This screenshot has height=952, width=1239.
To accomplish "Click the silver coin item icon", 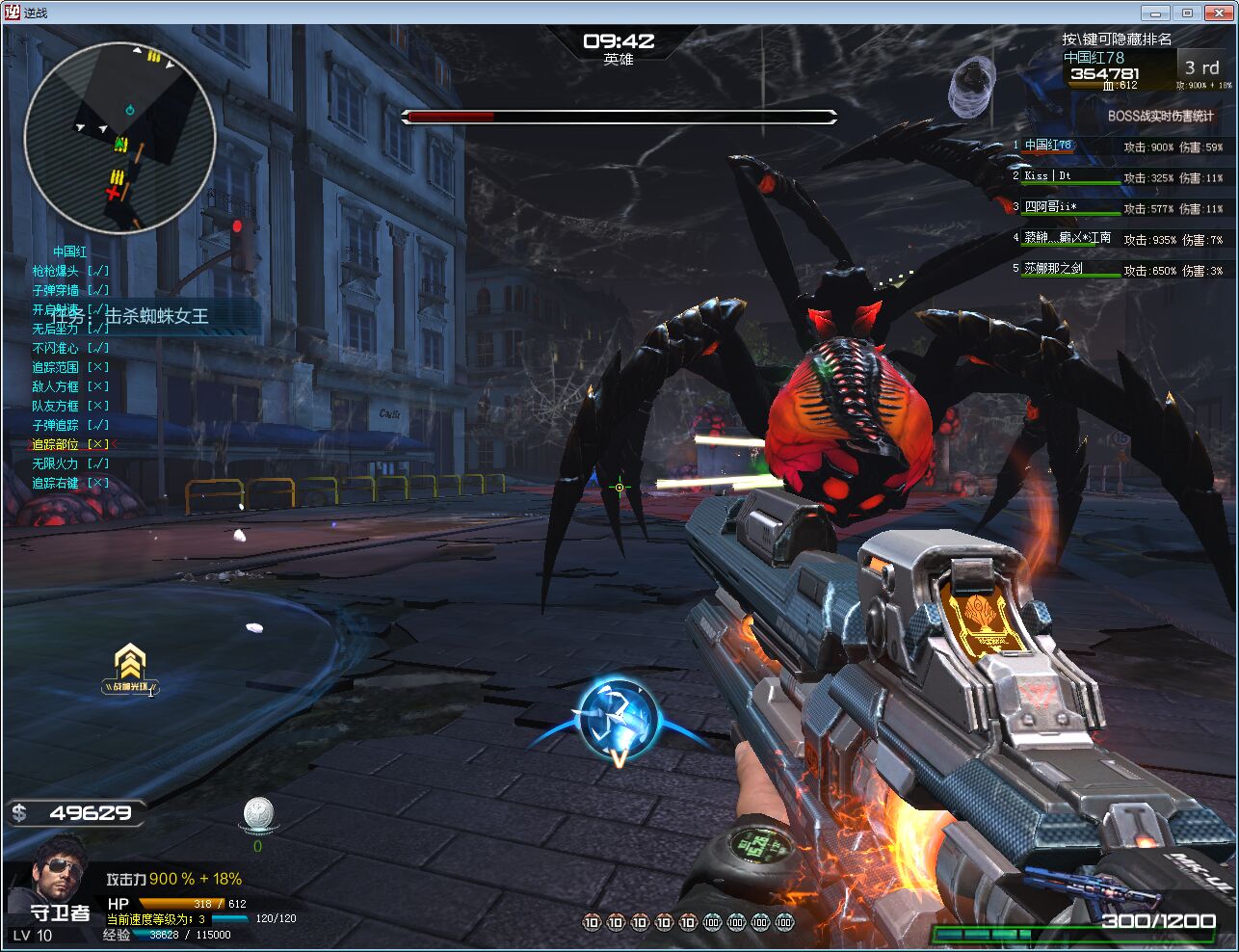I will coord(257,813).
